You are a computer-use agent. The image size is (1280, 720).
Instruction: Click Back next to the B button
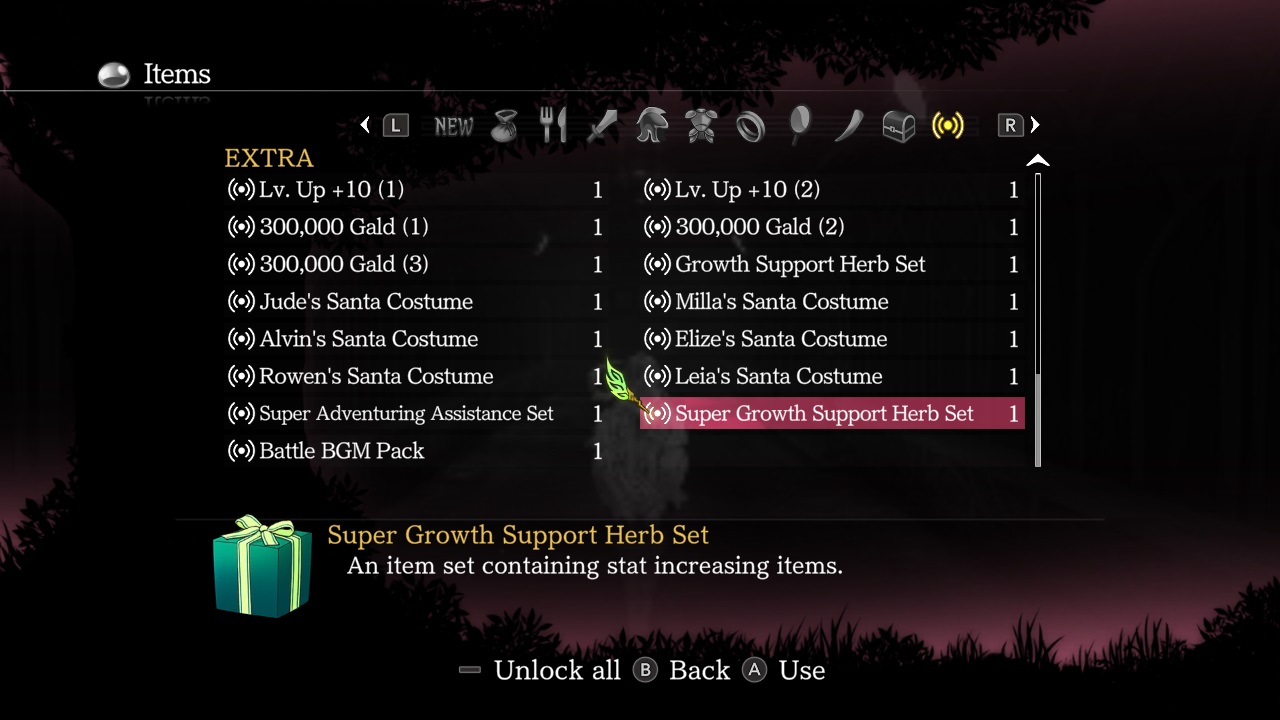pos(700,670)
